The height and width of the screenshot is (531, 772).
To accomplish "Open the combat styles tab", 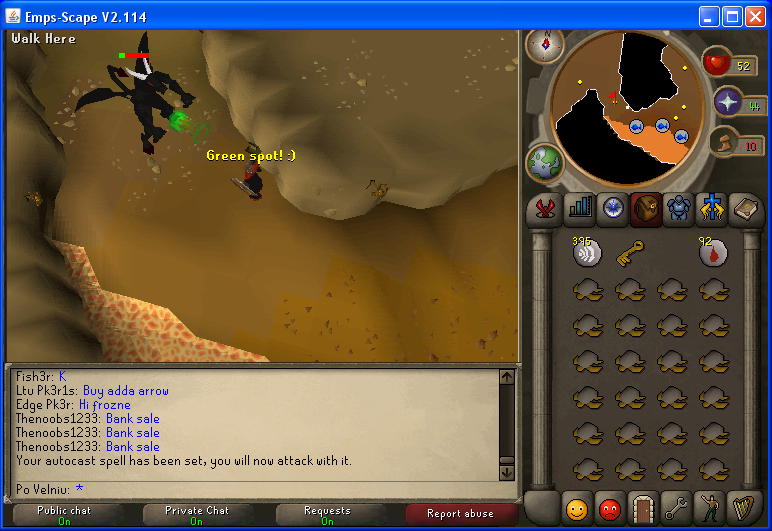I will (546, 207).
